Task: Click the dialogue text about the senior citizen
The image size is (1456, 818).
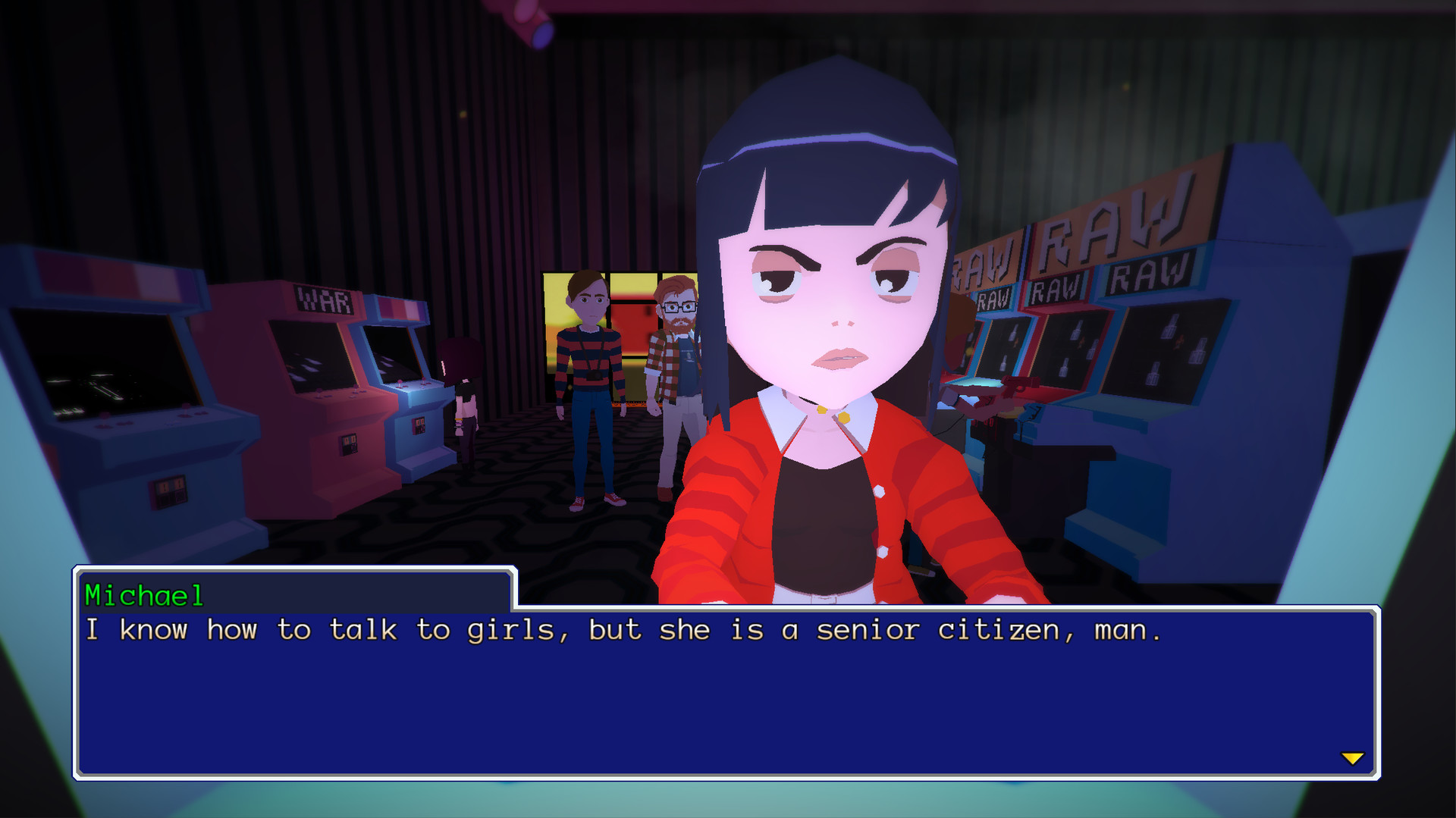Action: coord(622,630)
